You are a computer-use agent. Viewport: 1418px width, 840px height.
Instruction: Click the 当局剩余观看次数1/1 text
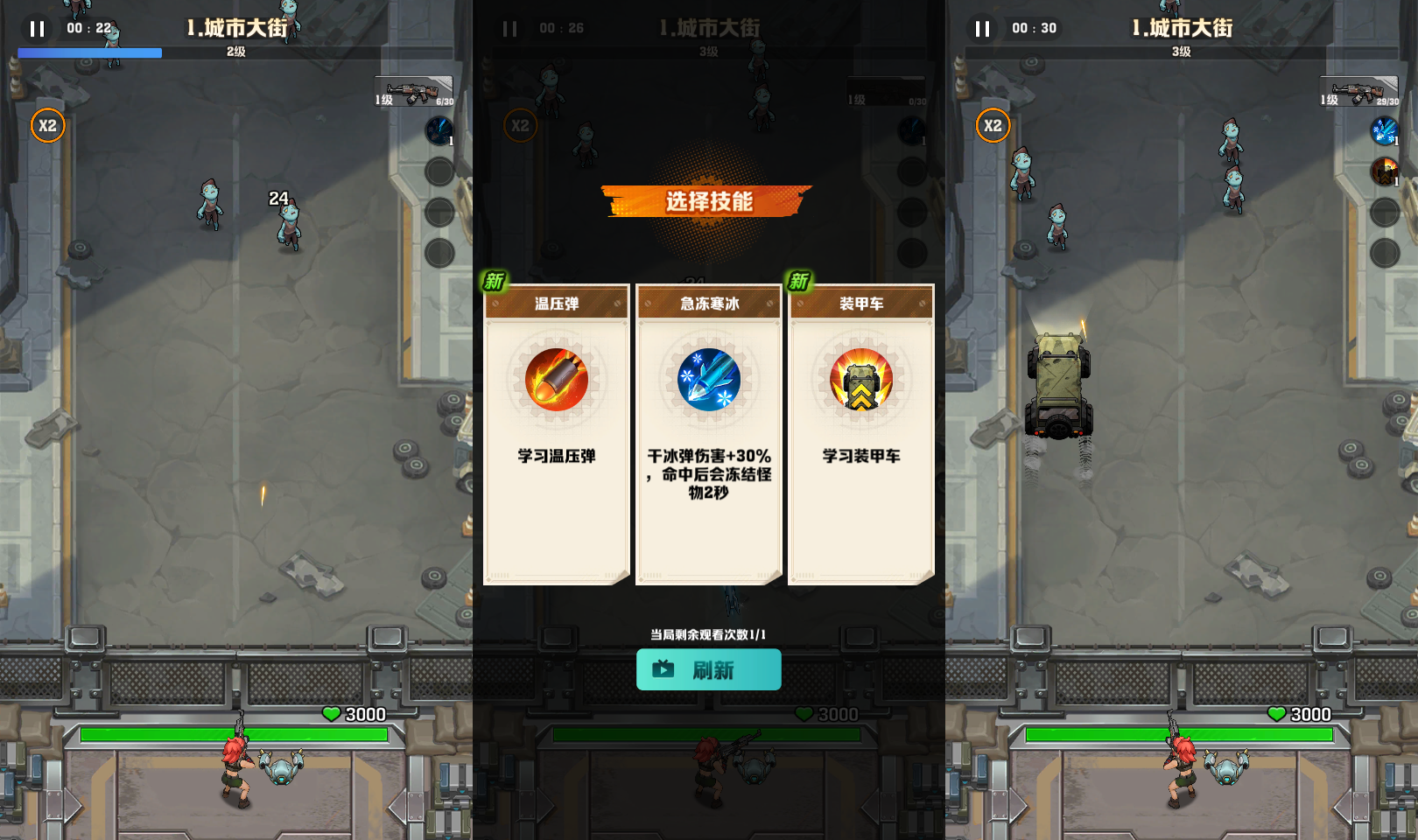pyautogui.click(x=707, y=632)
